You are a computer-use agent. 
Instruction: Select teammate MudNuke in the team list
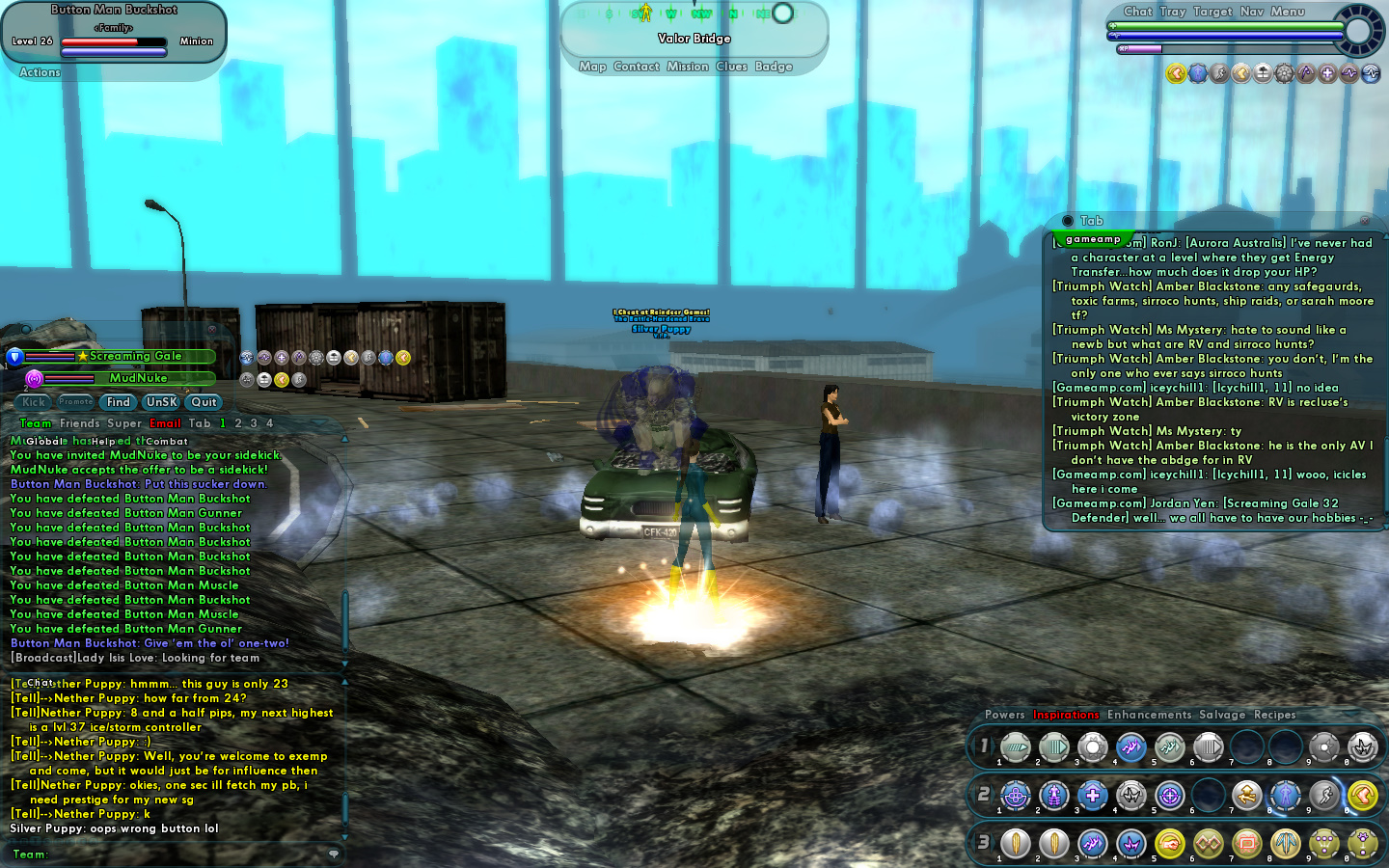[x=138, y=378]
